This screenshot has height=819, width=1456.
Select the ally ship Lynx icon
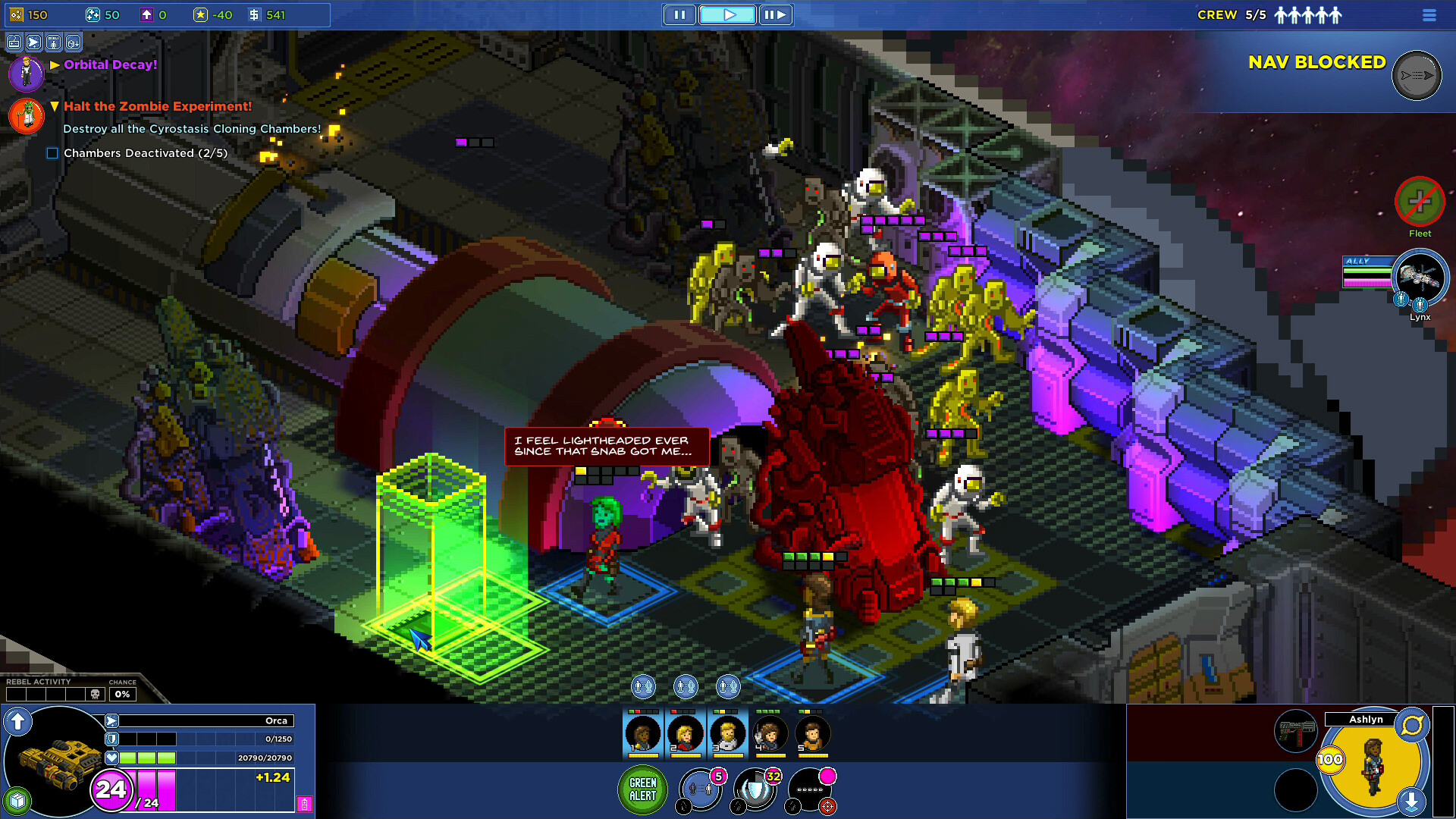coord(1419,278)
